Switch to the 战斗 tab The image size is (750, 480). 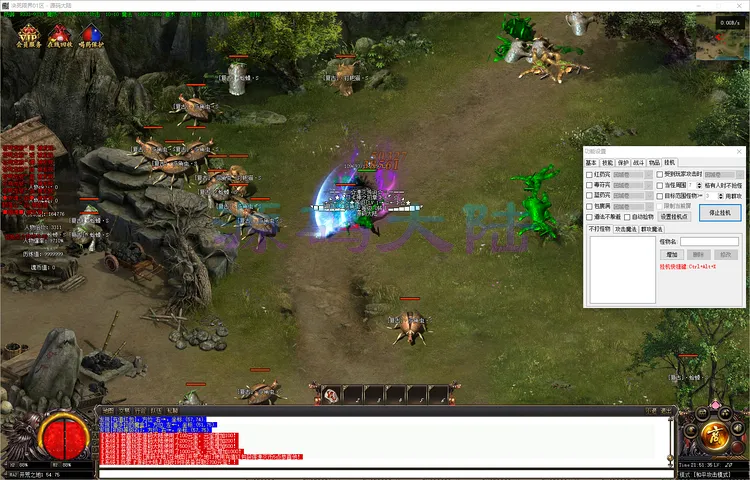[638, 162]
